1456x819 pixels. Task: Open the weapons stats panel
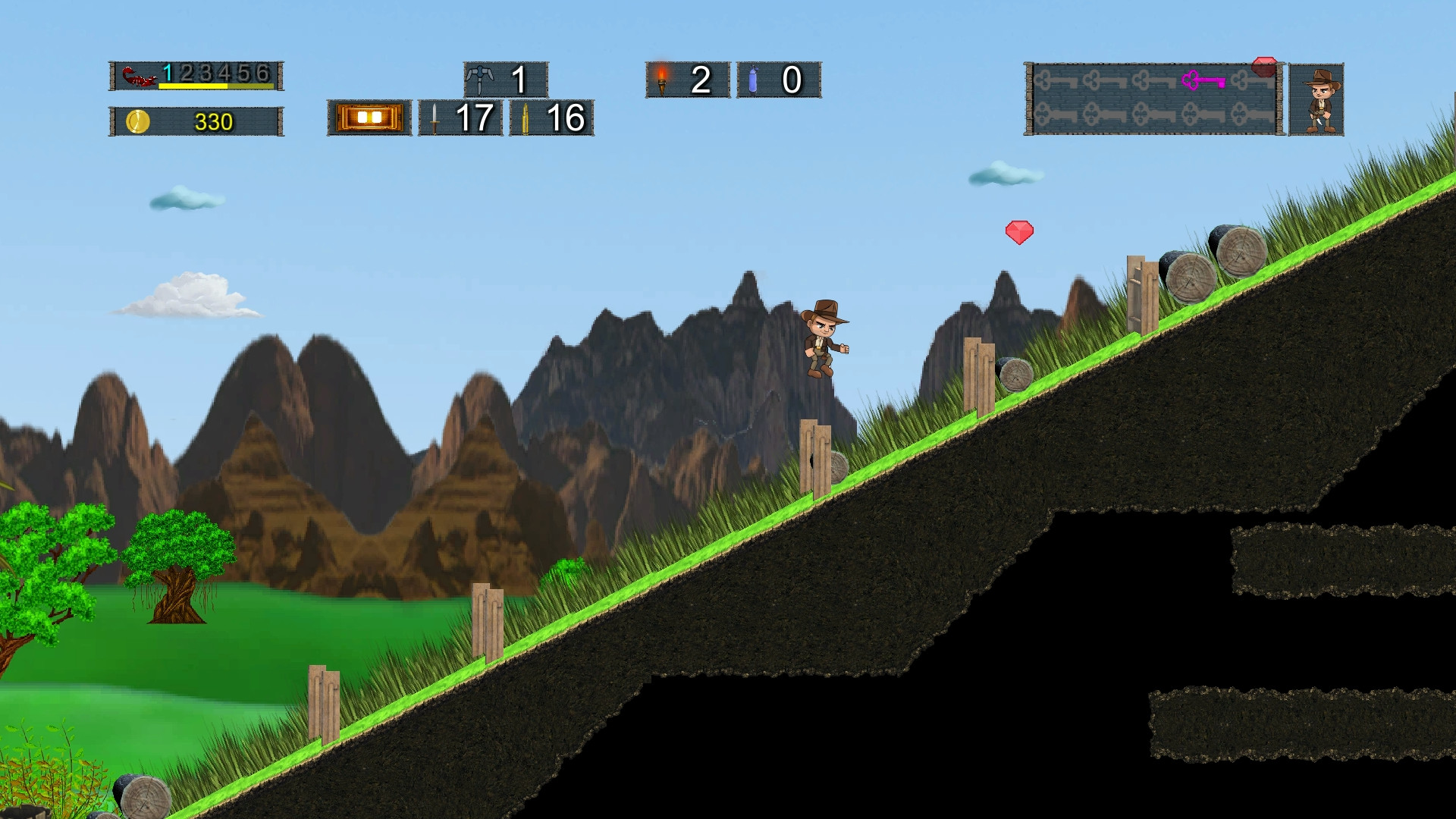[461, 118]
